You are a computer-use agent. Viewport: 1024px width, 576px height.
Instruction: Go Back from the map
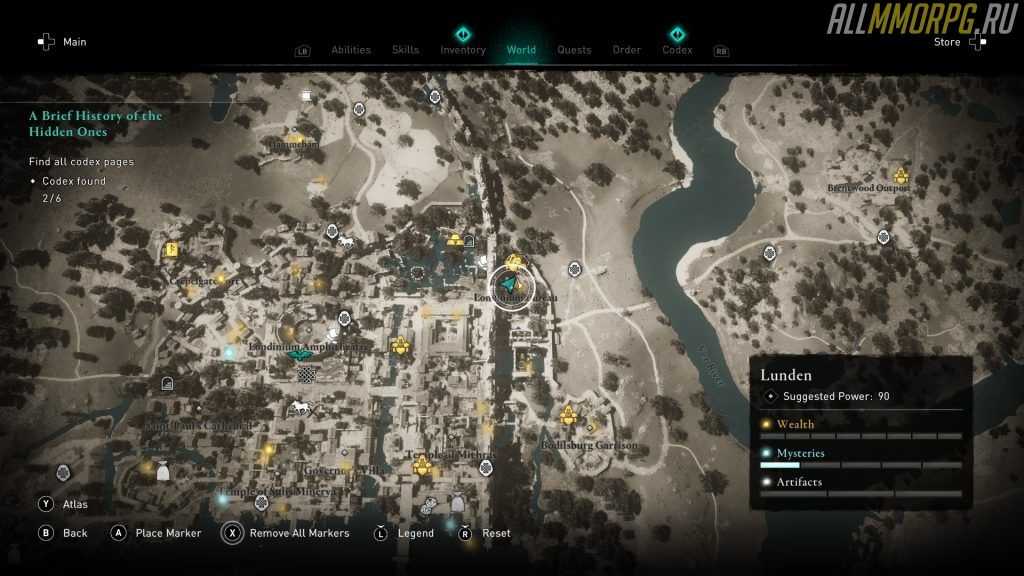[x=75, y=533]
